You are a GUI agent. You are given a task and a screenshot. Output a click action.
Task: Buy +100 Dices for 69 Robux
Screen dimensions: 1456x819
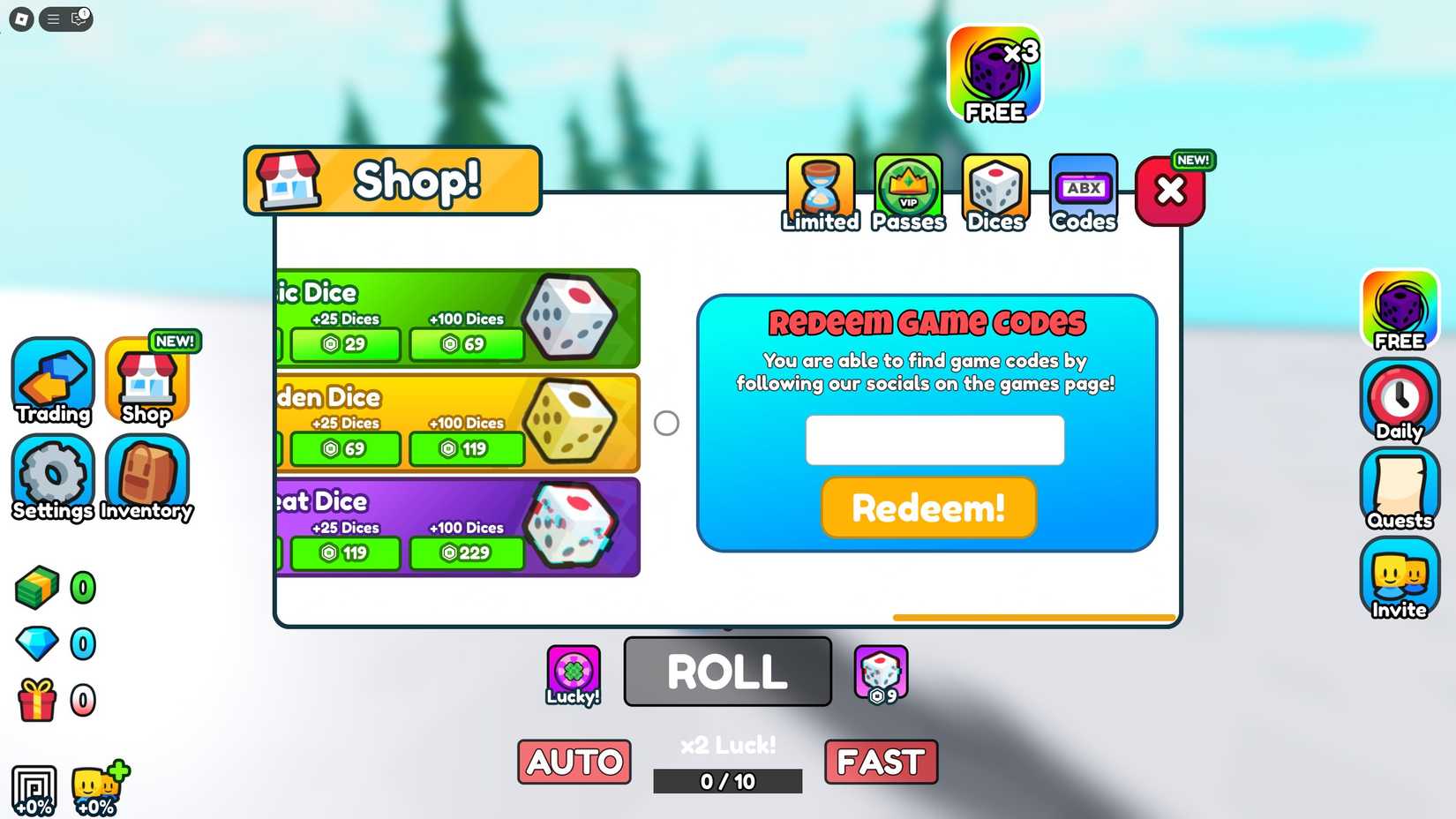[467, 344]
